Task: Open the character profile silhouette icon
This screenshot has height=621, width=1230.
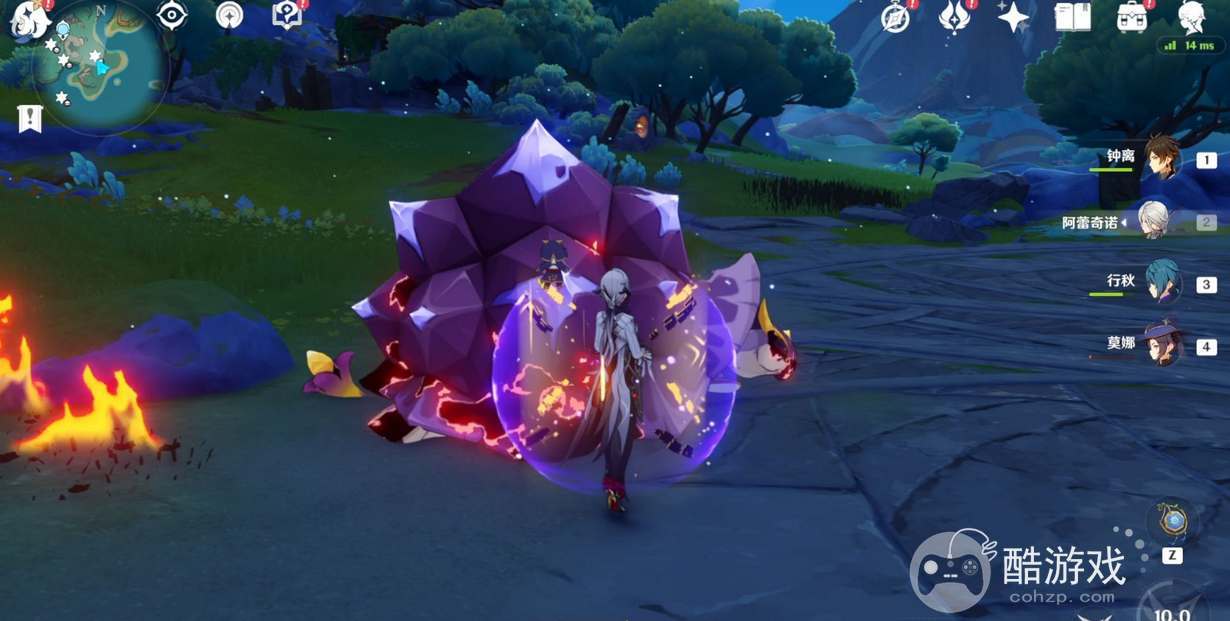Action: [1191, 16]
